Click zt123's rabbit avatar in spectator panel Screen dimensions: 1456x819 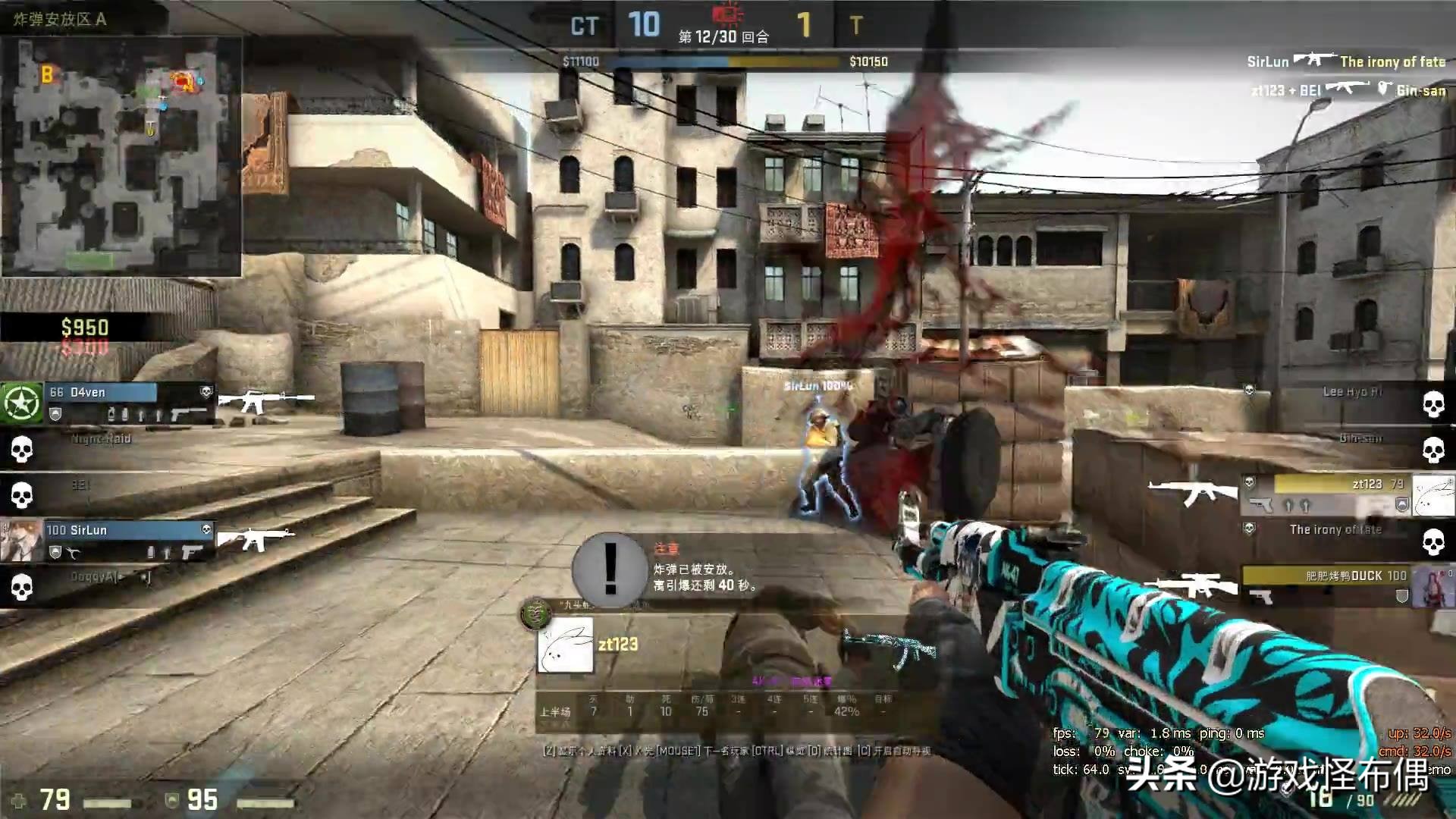[565, 645]
